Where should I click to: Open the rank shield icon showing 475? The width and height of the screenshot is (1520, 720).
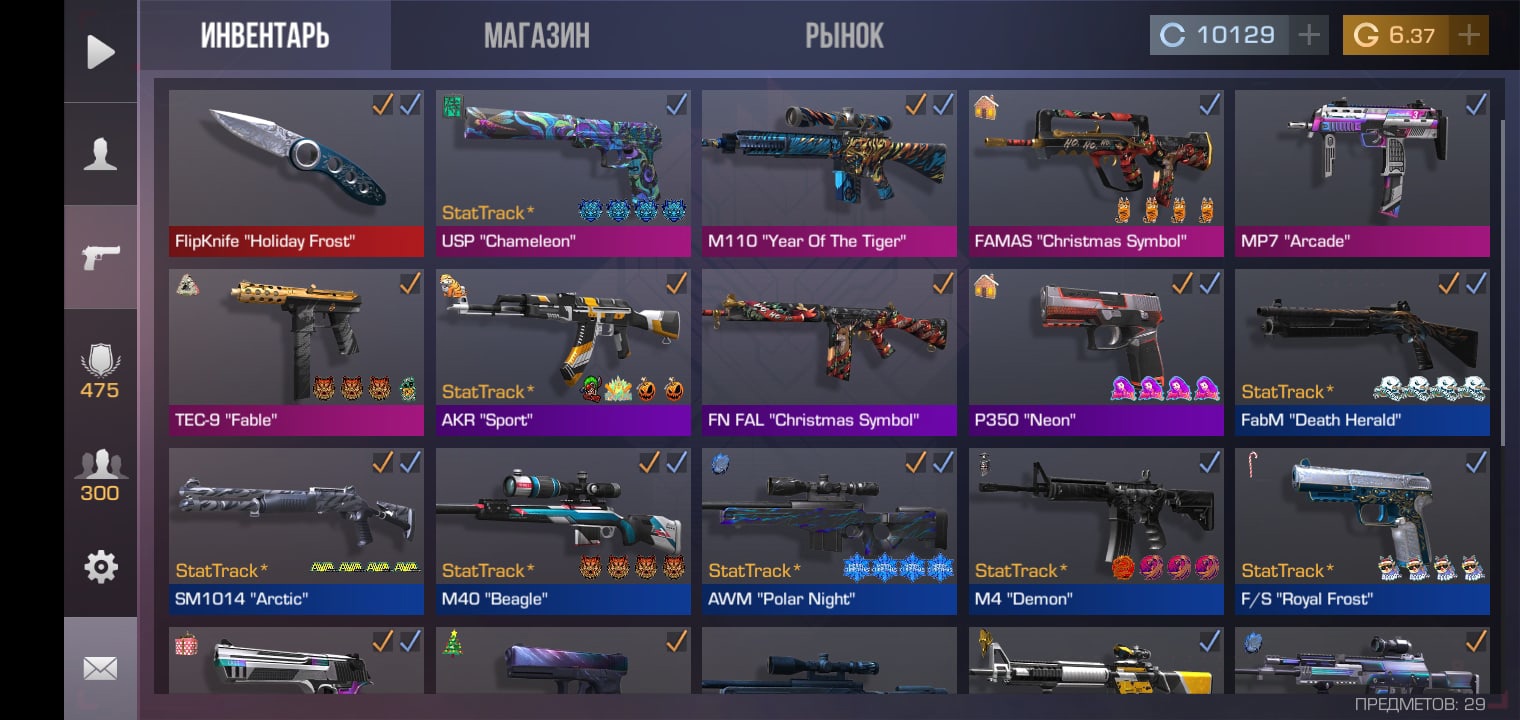pyautogui.click(x=100, y=372)
